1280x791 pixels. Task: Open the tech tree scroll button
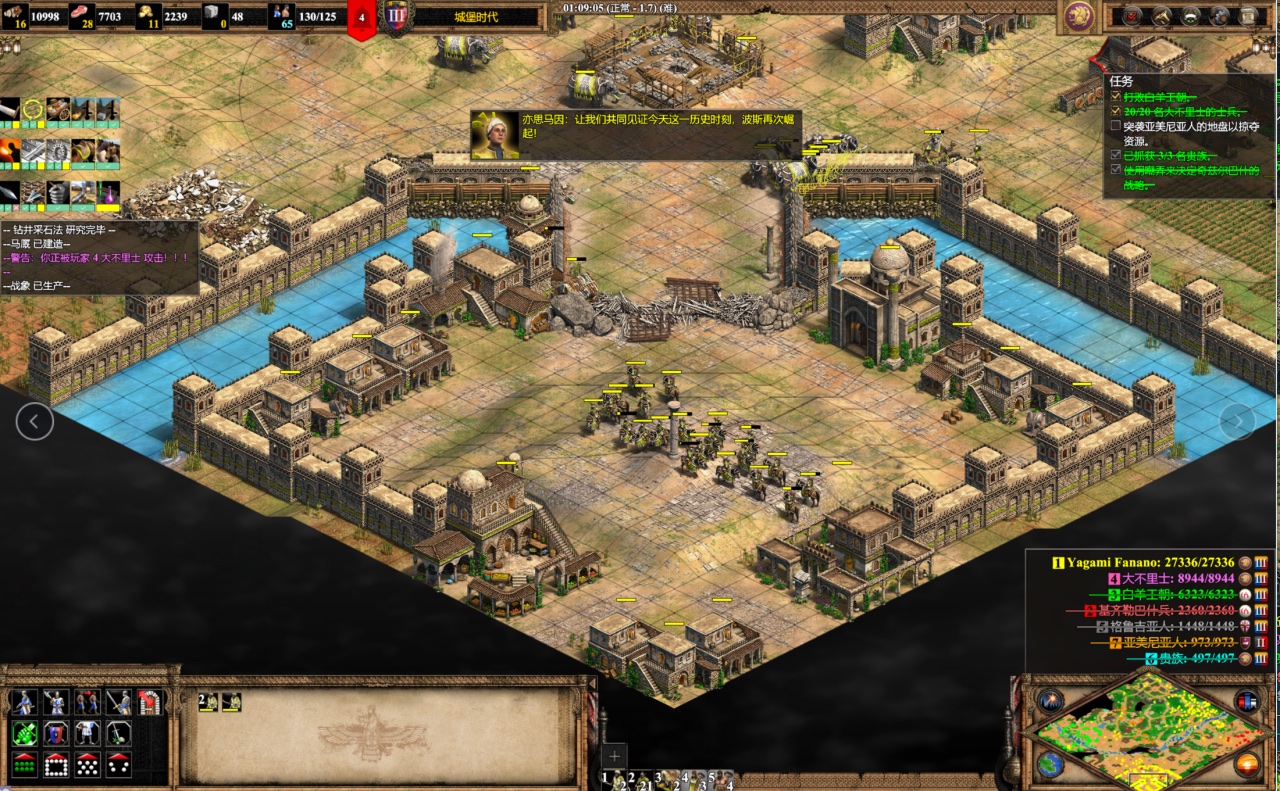[x=1248, y=15]
